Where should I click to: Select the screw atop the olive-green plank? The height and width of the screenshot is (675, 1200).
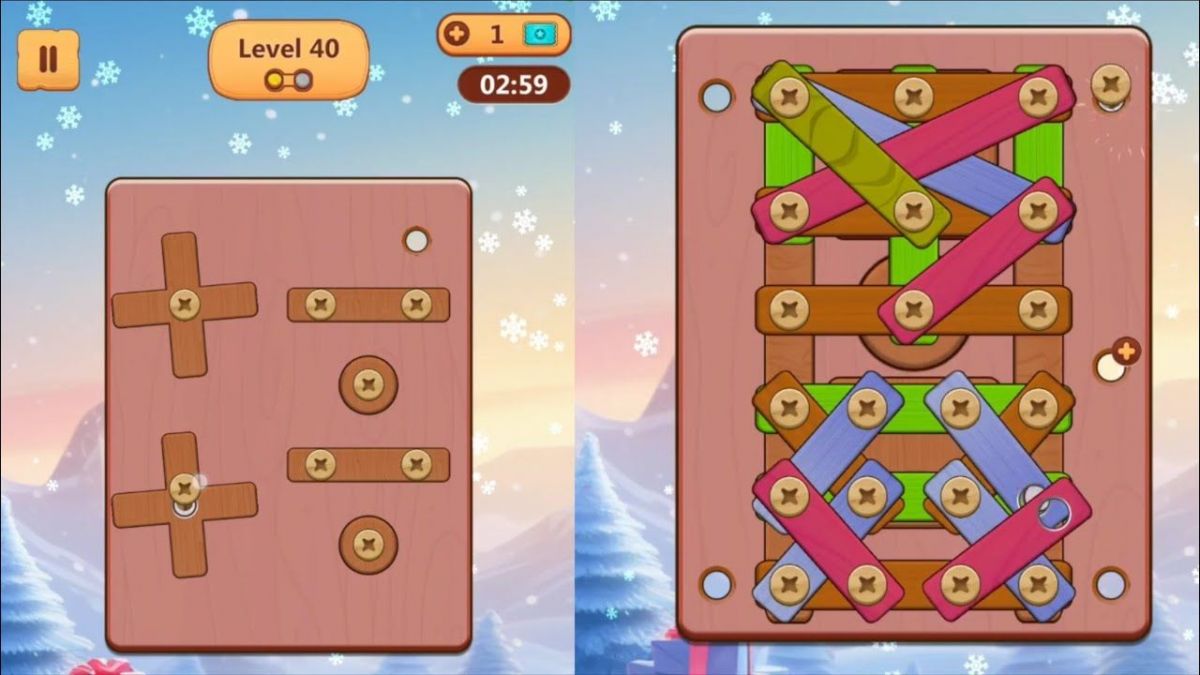tap(790, 97)
